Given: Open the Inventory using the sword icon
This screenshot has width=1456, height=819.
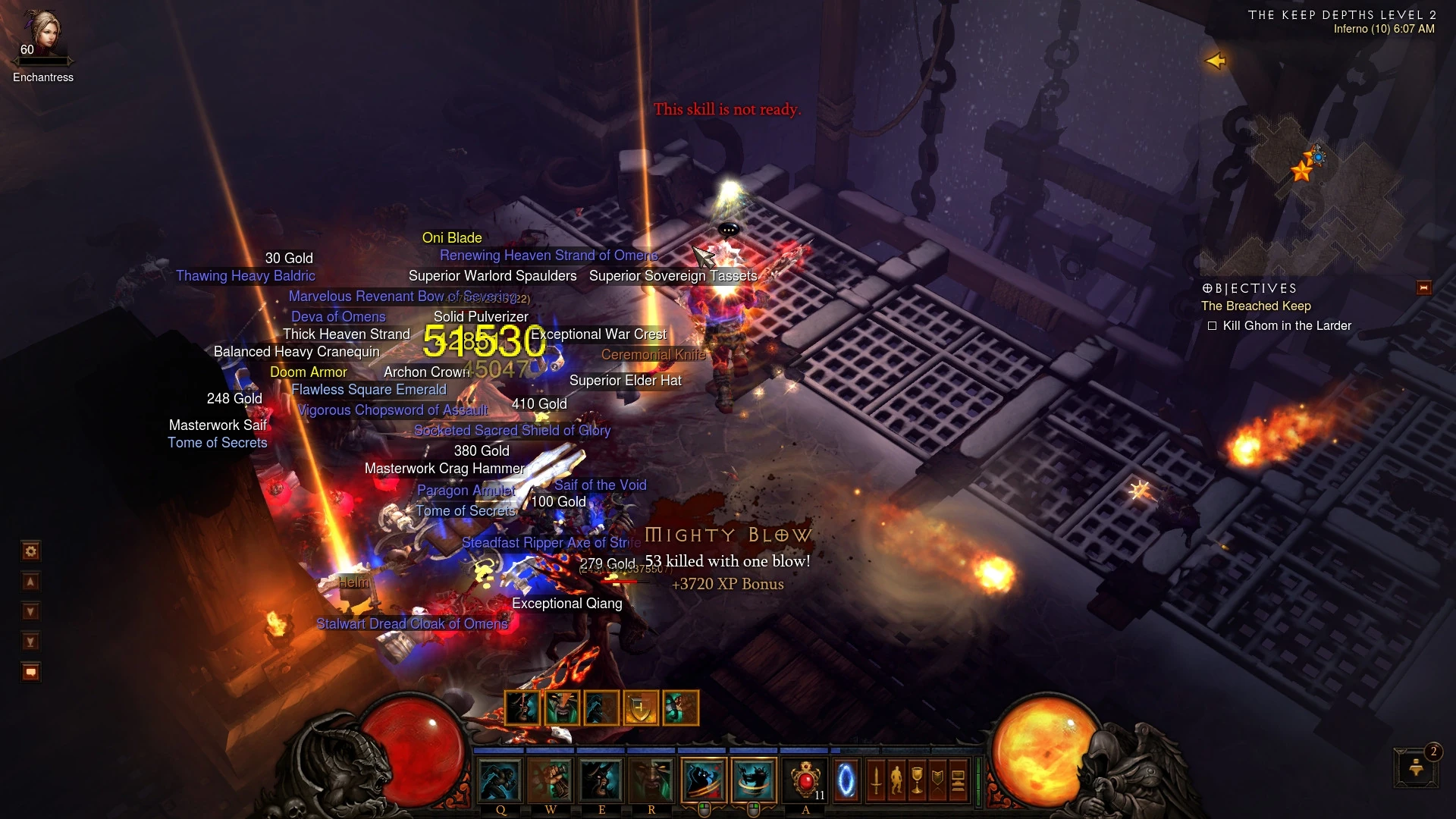Looking at the screenshot, I should click(x=876, y=781).
